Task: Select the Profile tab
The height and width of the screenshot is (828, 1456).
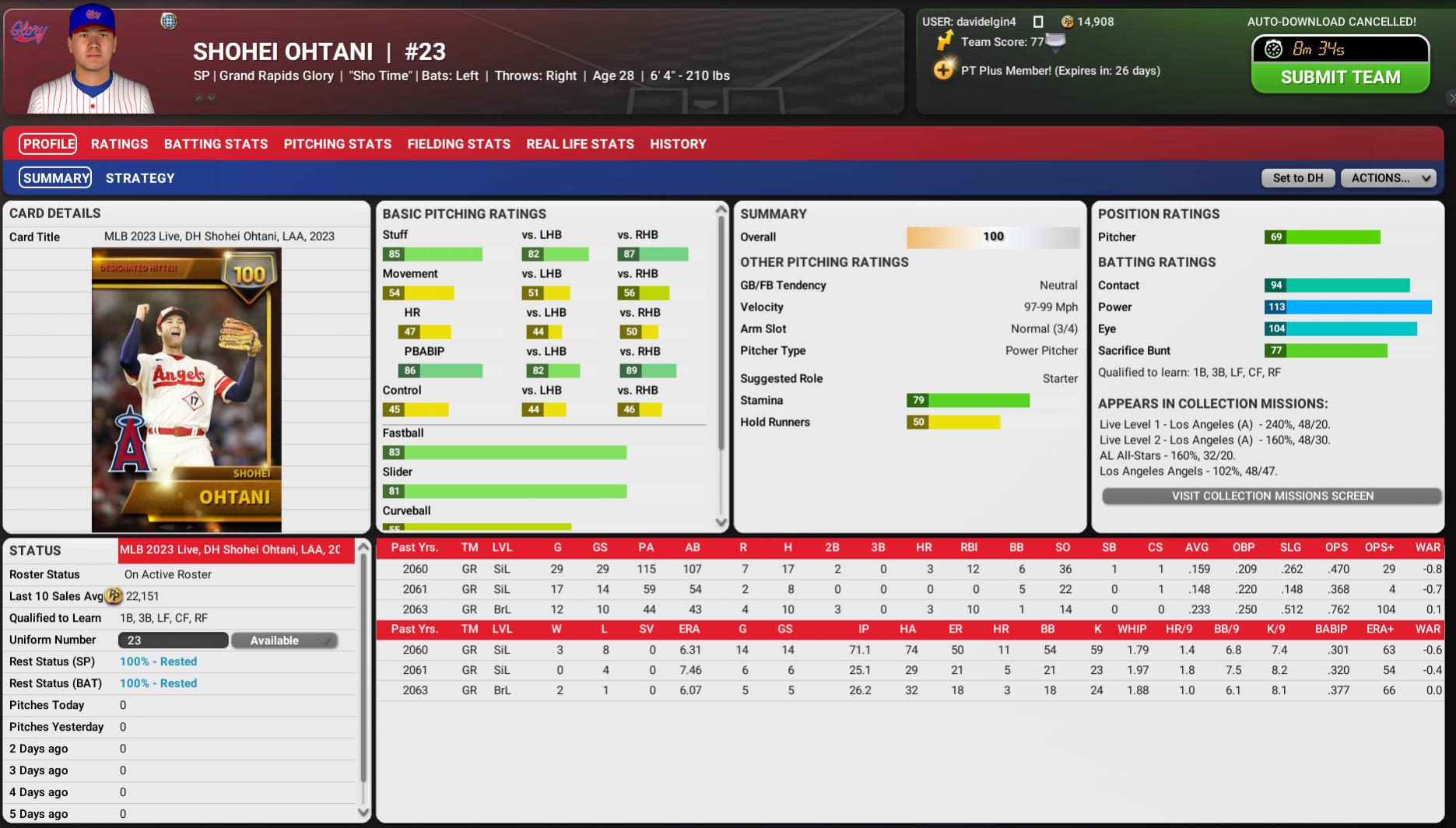Action: [48, 144]
